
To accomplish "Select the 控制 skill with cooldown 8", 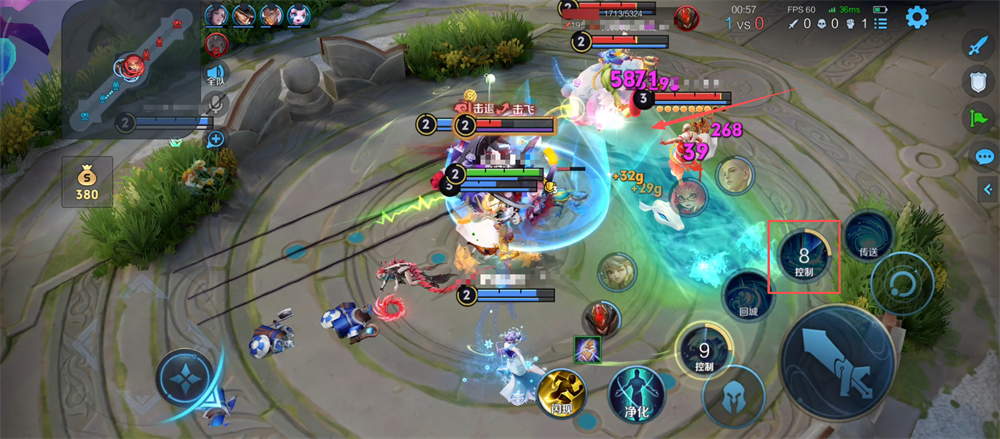I will (x=803, y=255).
